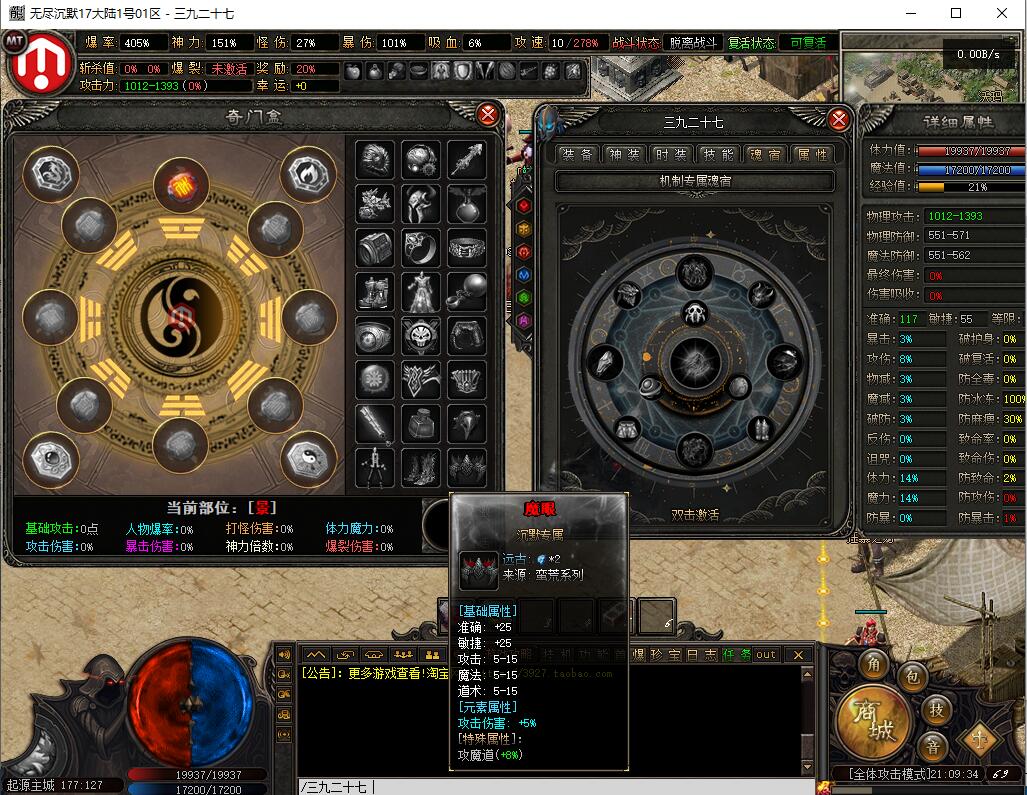Switch to the 魂宿 tab

click(764, 154)
